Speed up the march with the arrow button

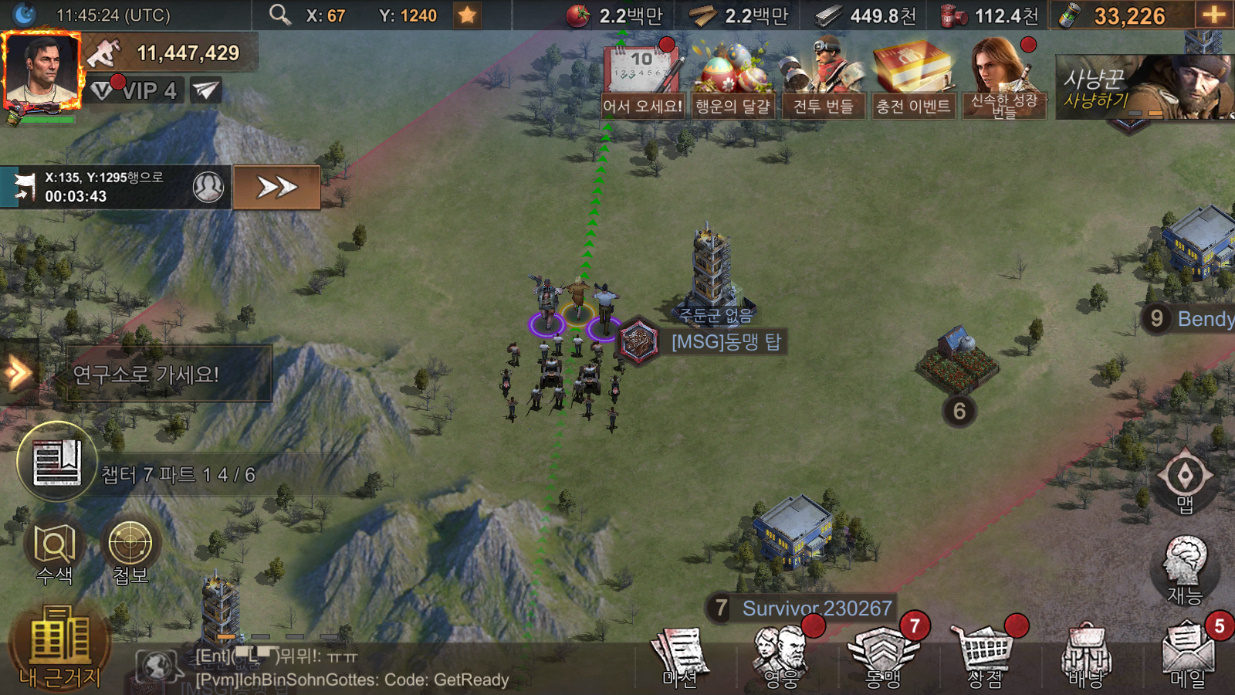tap(276, 187)
